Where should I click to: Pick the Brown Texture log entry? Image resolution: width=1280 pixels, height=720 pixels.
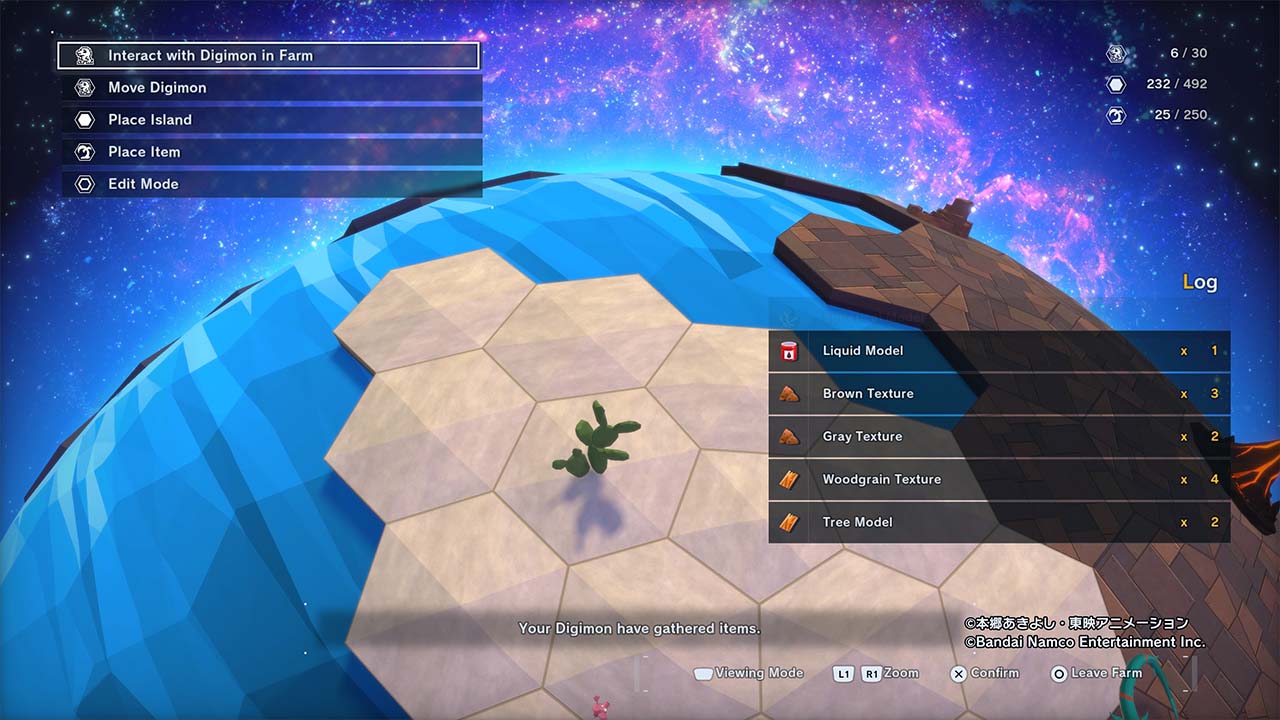(x=998, y=394)
